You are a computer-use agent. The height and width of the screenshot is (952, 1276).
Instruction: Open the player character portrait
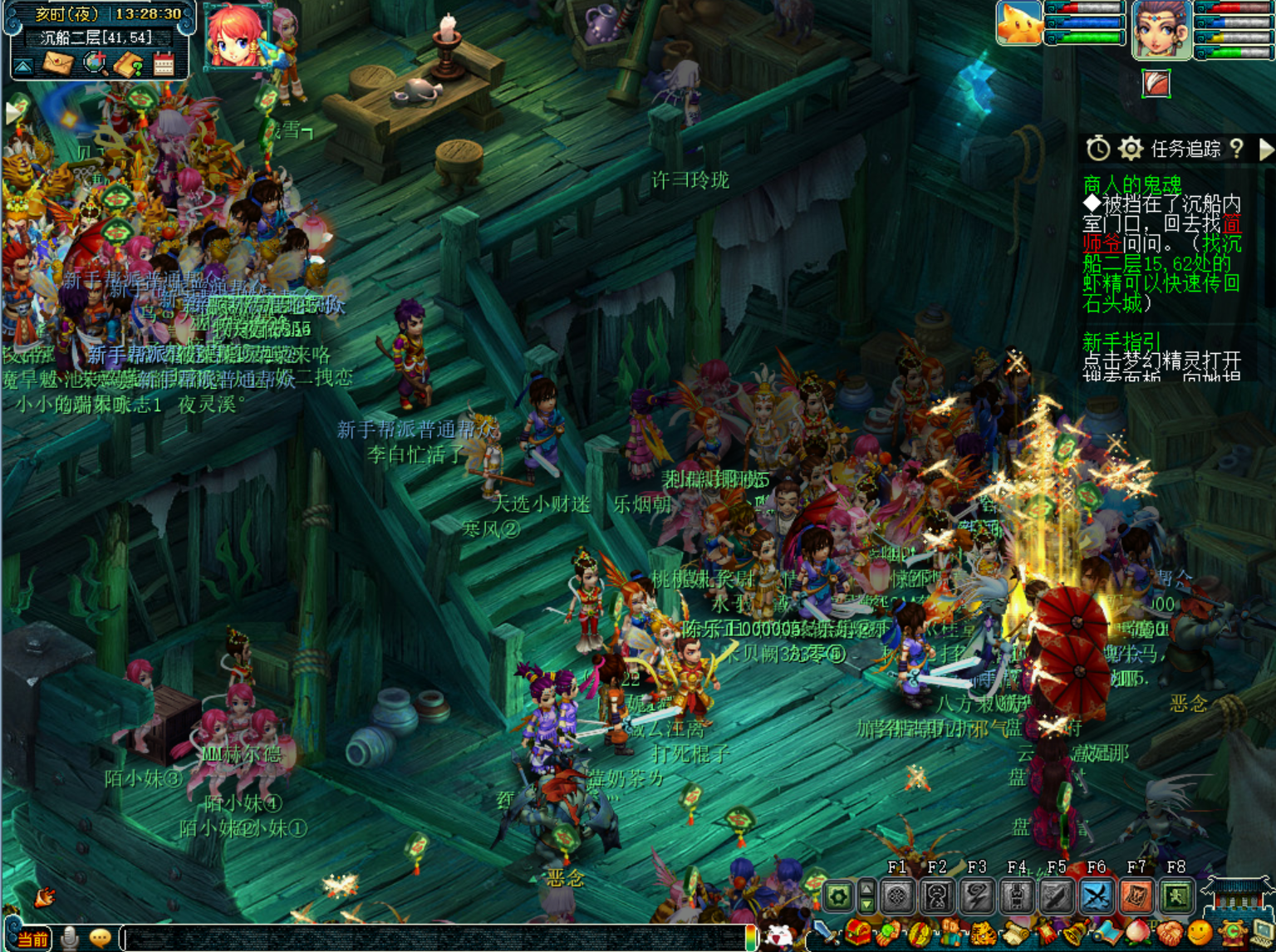point(1161,30)
